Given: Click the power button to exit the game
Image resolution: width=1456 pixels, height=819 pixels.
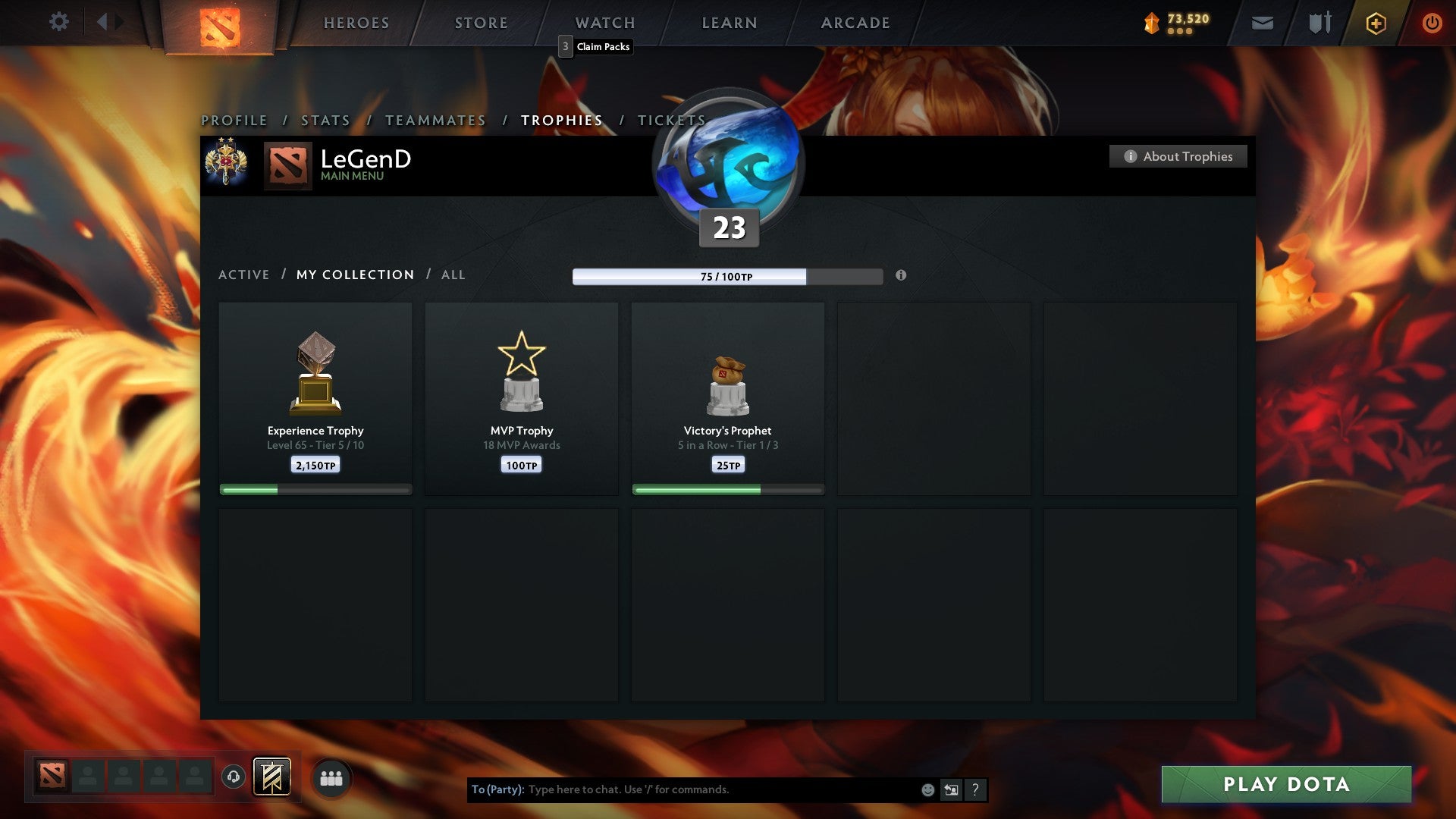Looking at the screenshot, I should (x=1432, y=23).
